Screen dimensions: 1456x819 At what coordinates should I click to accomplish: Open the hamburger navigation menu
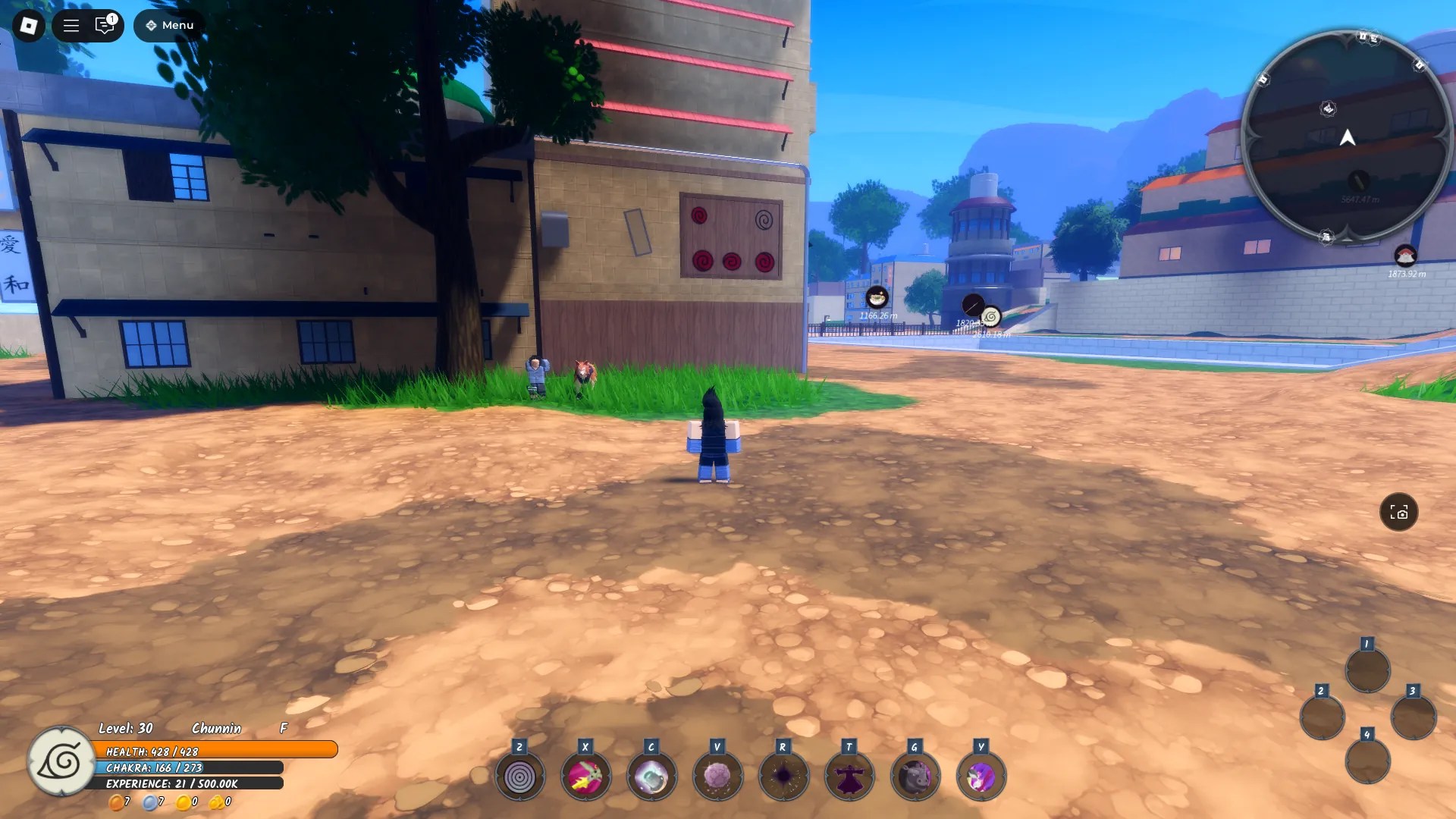tap(70, 25)
